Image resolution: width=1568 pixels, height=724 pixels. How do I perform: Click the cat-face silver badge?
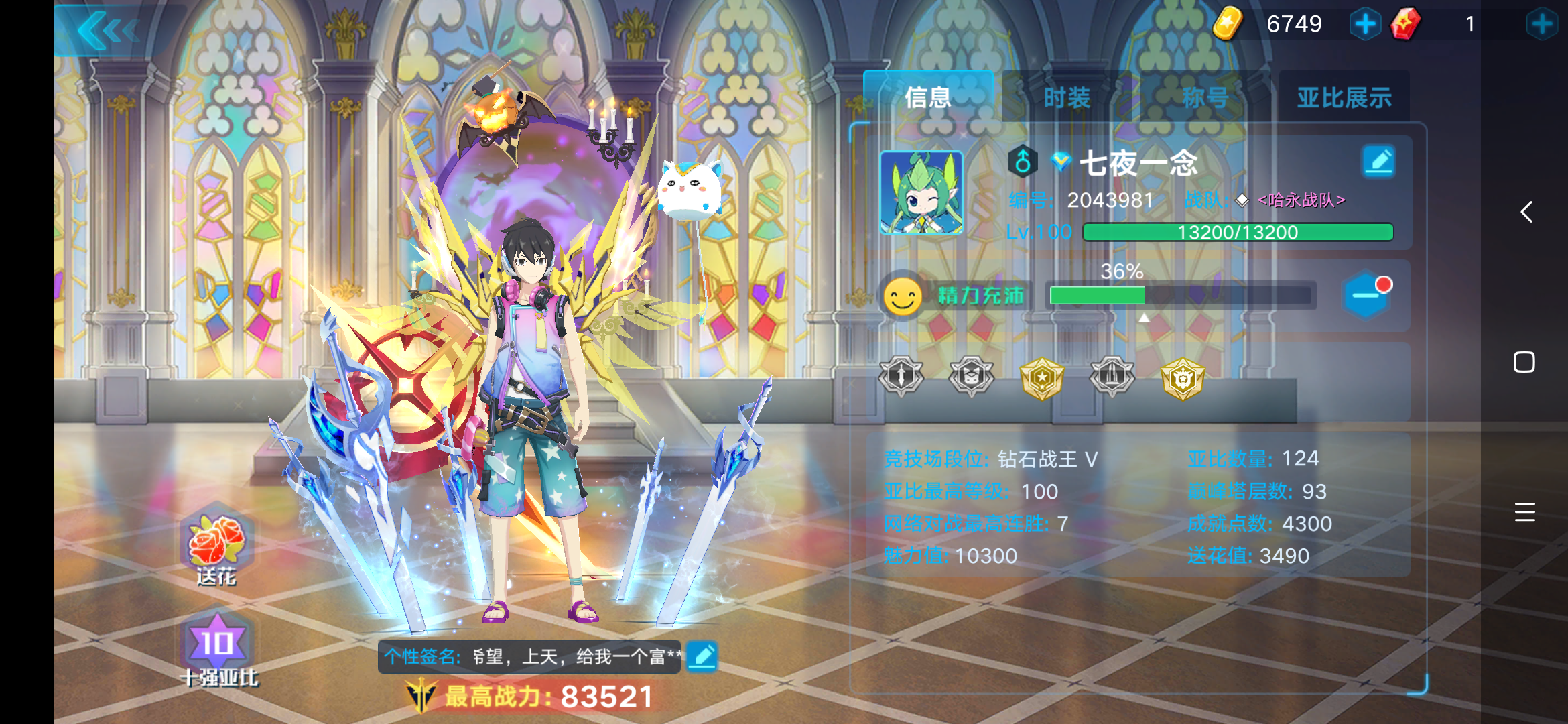coord(971,376)
